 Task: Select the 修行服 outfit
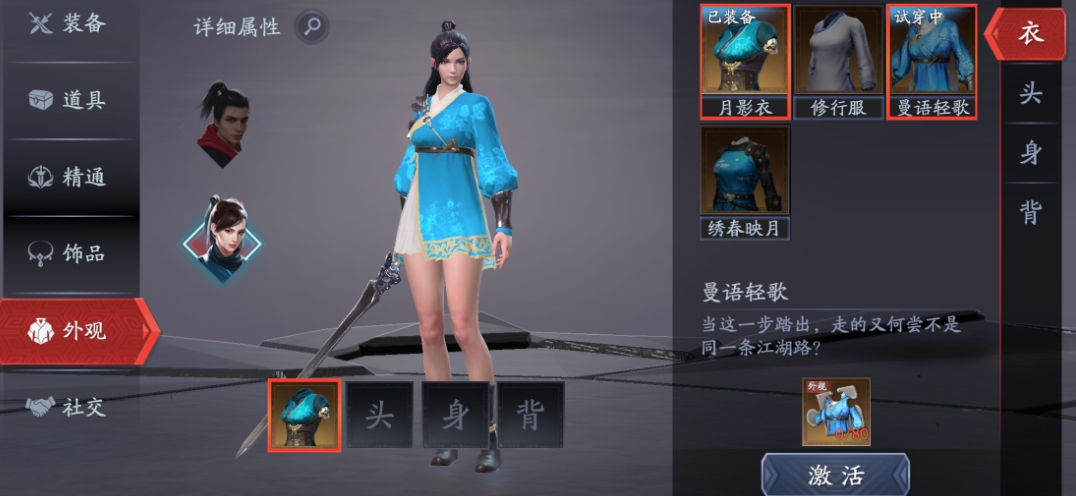point(837,60)
